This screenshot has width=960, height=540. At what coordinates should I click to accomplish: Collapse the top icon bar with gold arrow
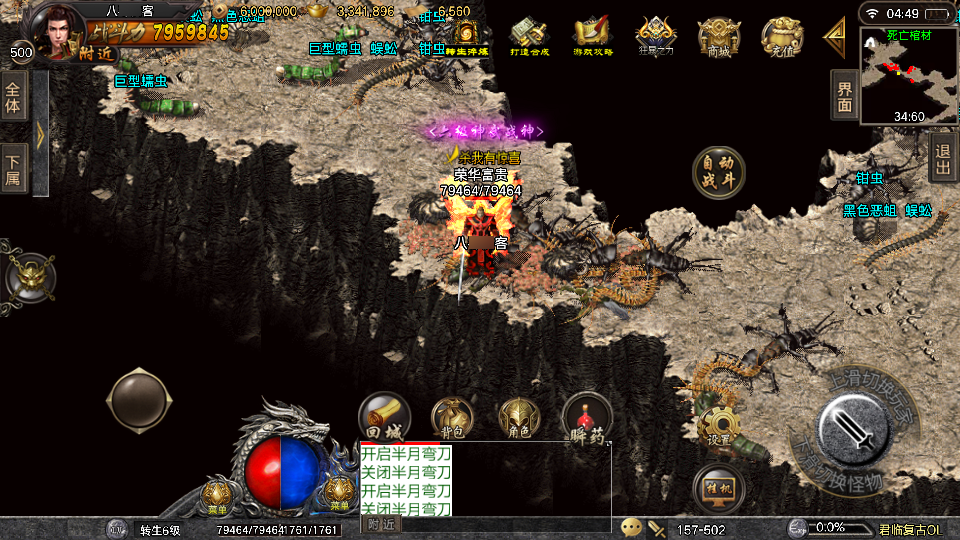pos(834,37)
